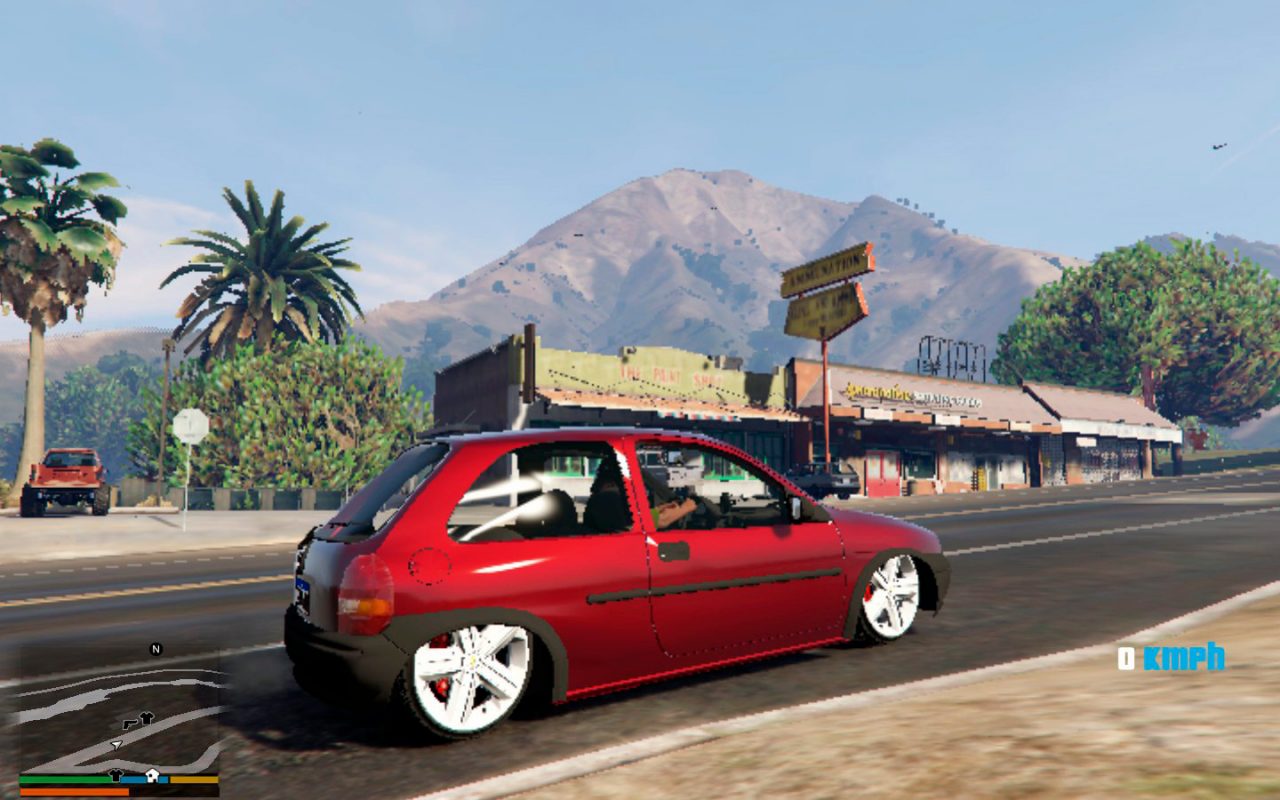The width and height of the screenshot is (1280, 800).
Task: Select the clothing store t-shirt blip on the minimap
Action: point(147,716)
